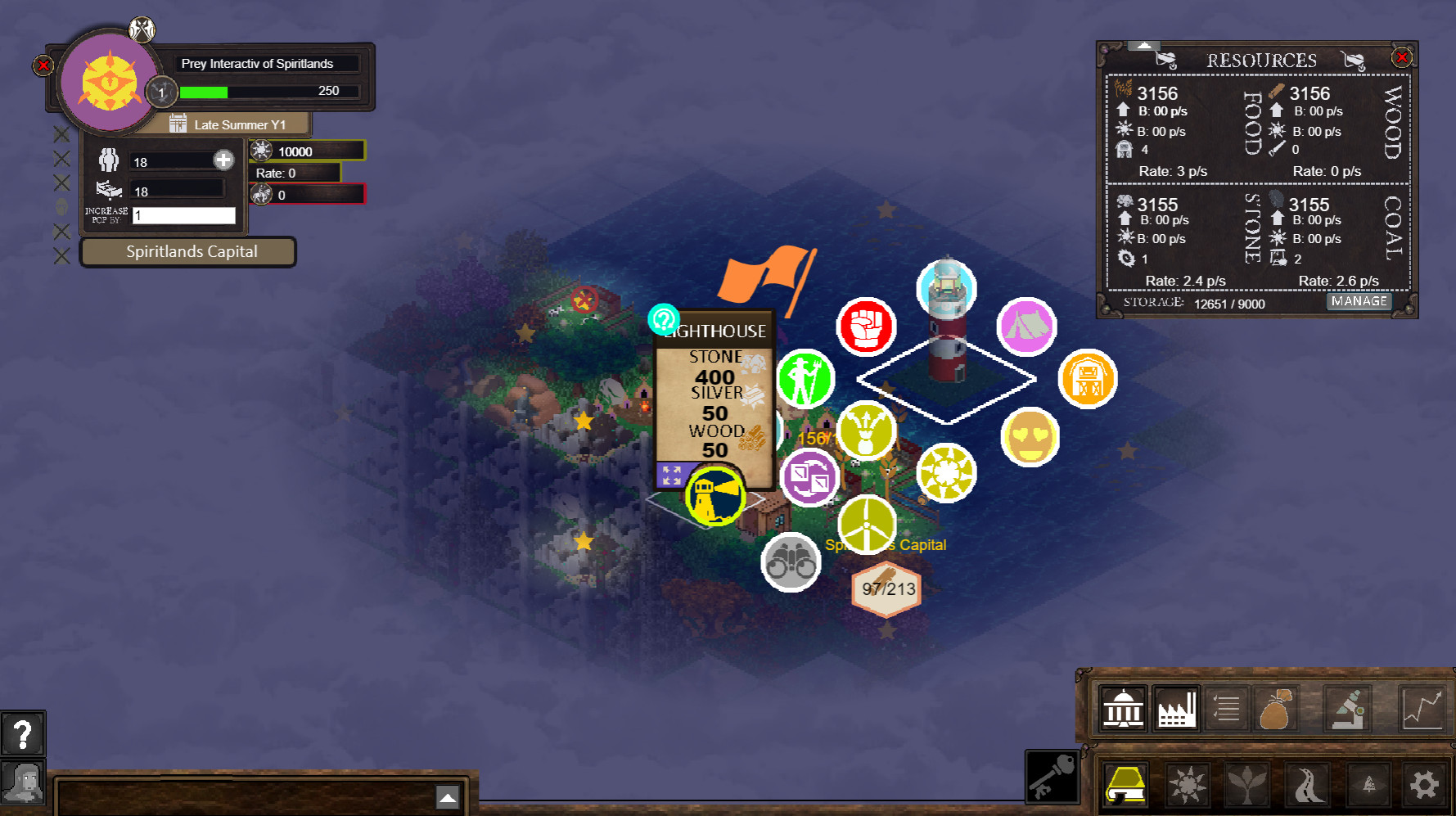Choose the green farmer build category
Viewport: 1456px width, 816px height.
pyautogui.click(x=805, y=379)
